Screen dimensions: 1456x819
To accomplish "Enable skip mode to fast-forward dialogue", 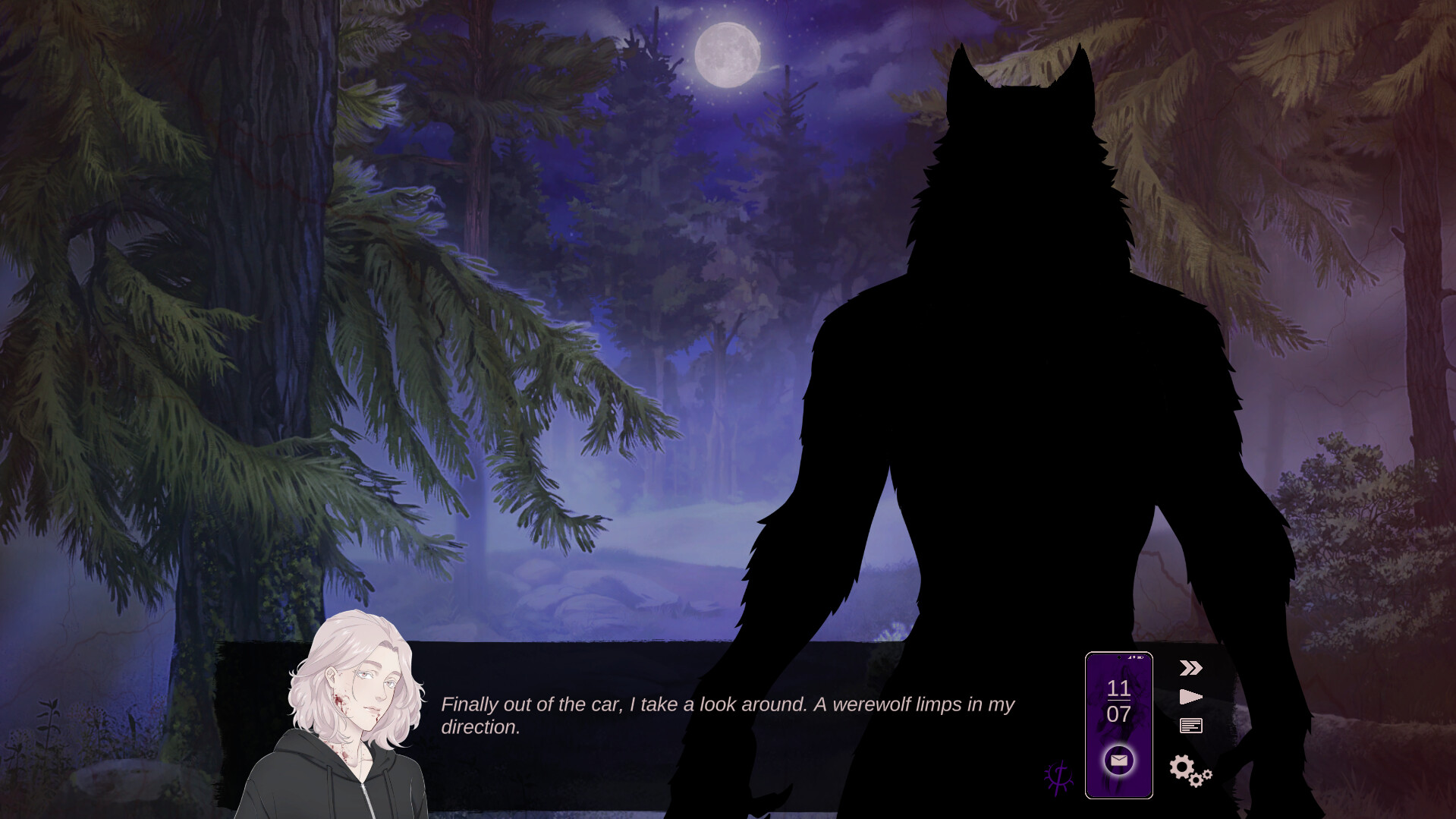I will click(x=1190, y=667).
